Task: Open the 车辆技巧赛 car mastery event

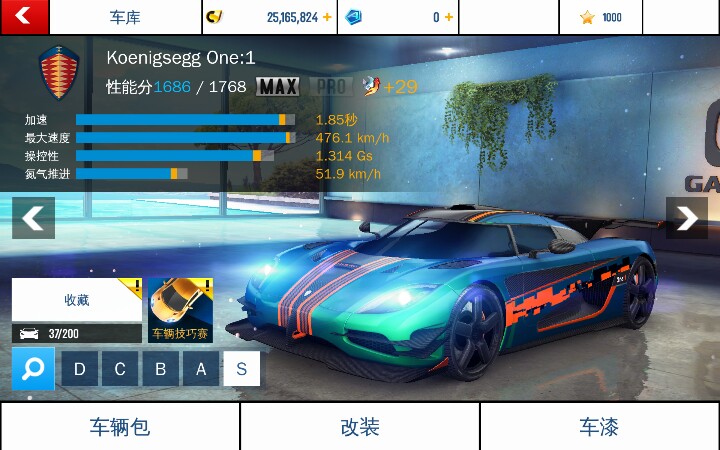Action: (x=180, y=310)
